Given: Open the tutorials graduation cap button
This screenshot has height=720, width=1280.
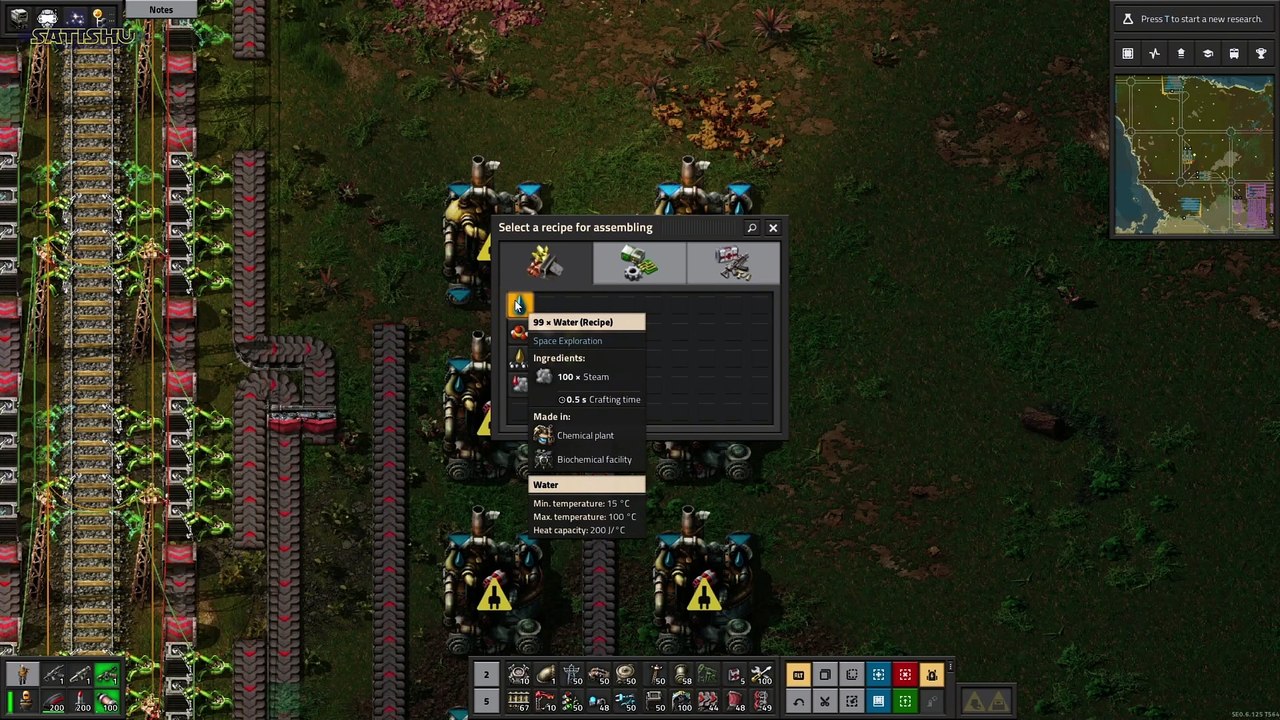Looking at the screenshot, I should click(1207, 54).
